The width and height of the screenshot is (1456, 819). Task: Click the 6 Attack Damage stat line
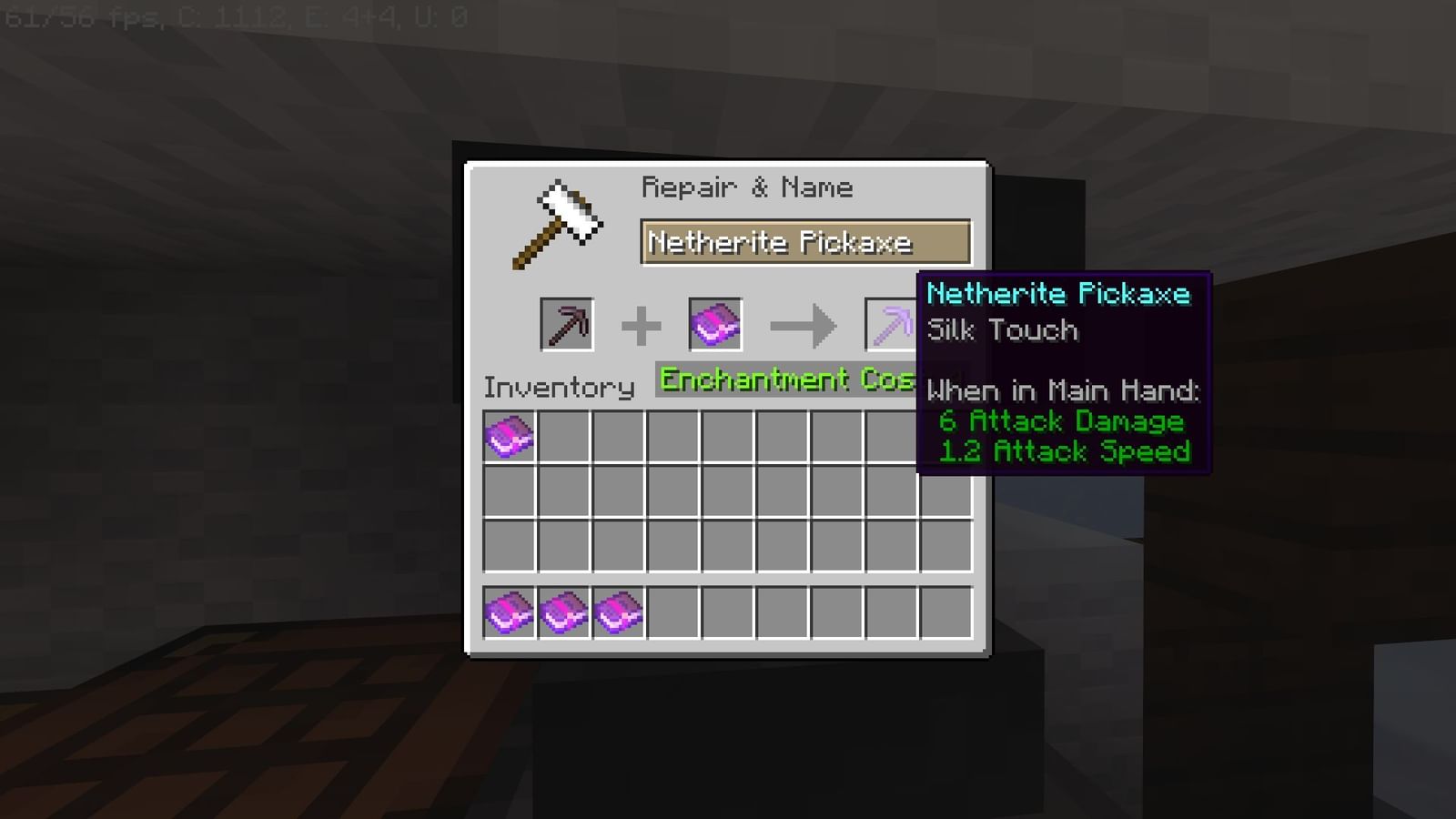coord(1061,420)
